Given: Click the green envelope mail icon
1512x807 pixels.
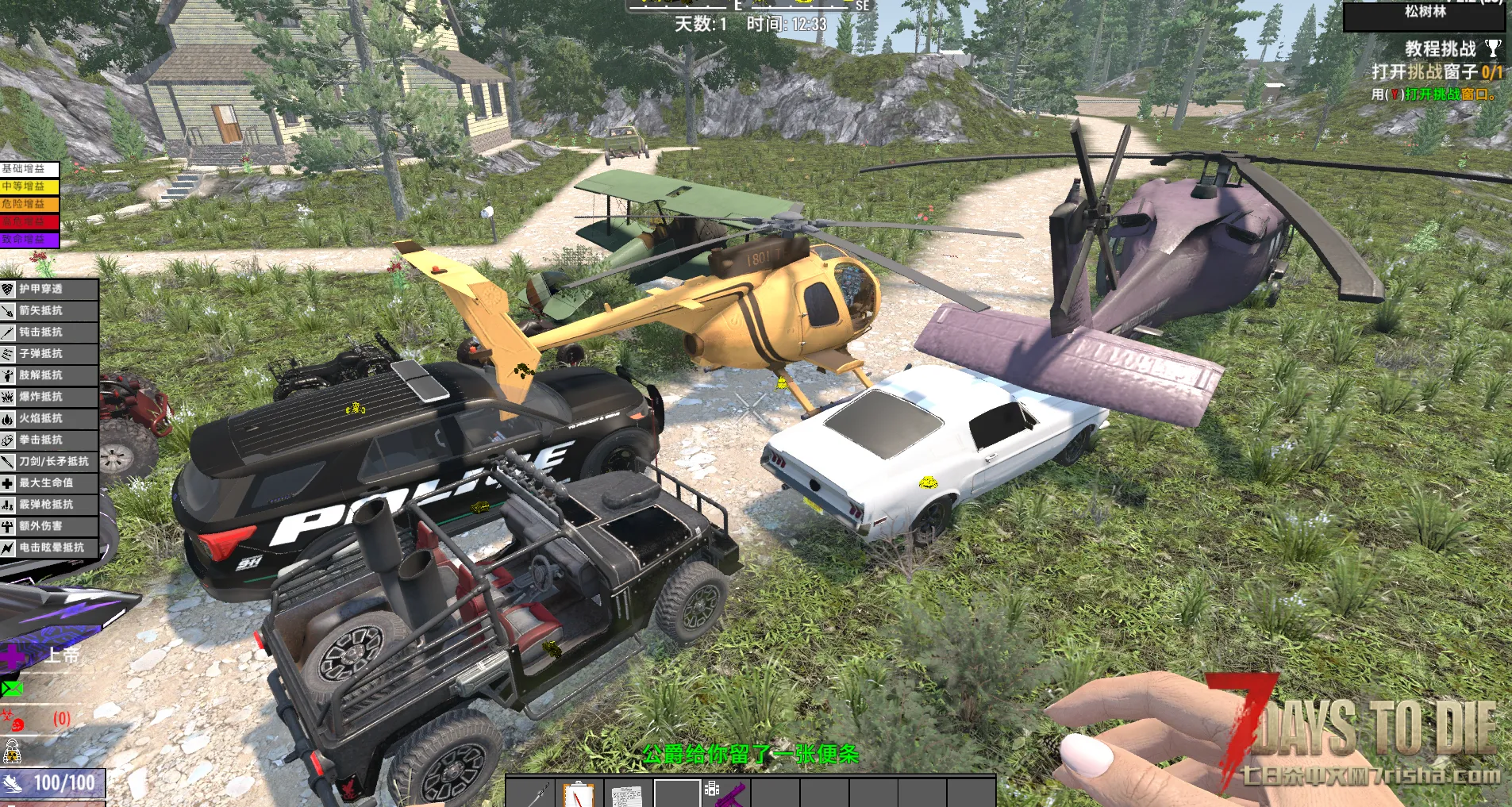Looking at the screenshot, I should click(12, 688).
